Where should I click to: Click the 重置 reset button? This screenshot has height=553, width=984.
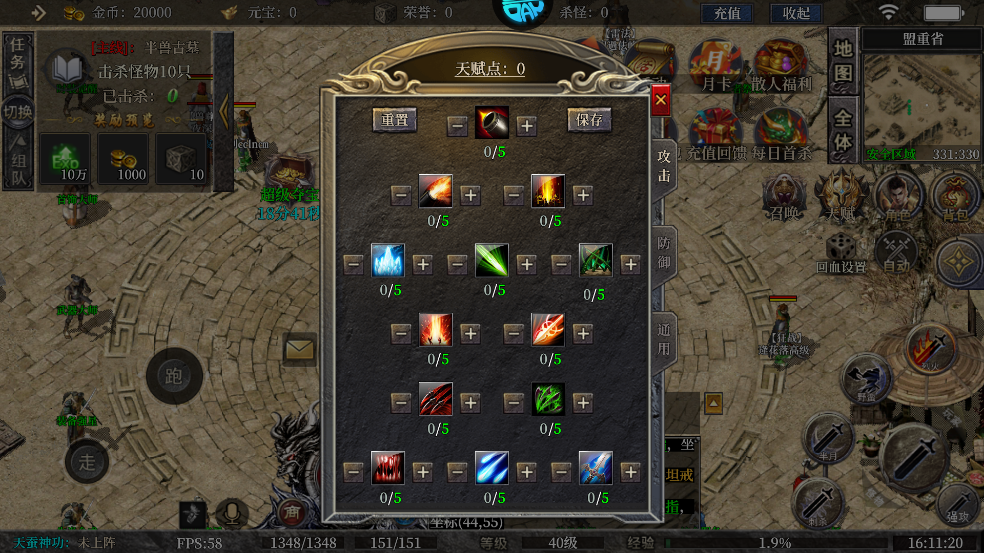[395, 120]
